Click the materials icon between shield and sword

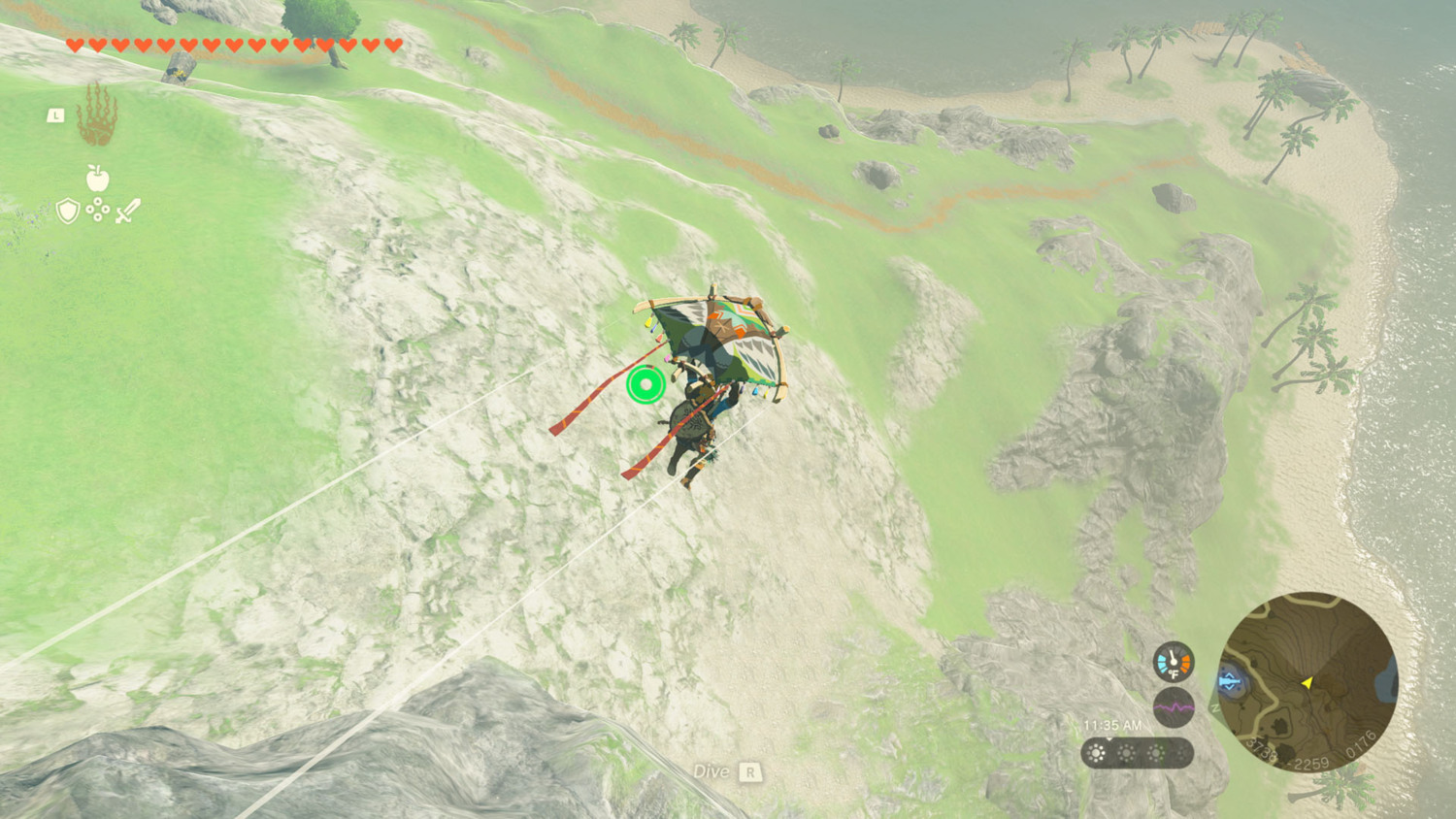[x=96, y=209]
